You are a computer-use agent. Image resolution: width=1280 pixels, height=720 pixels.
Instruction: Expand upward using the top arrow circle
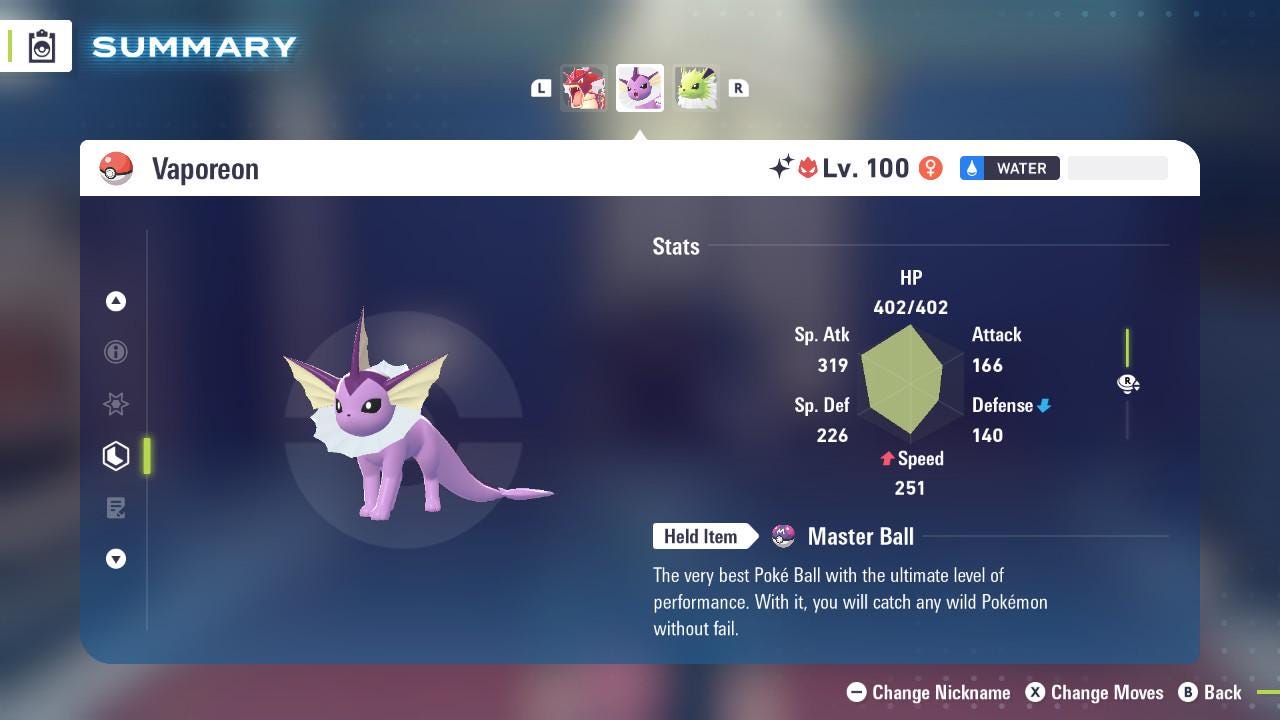(116, 301)
